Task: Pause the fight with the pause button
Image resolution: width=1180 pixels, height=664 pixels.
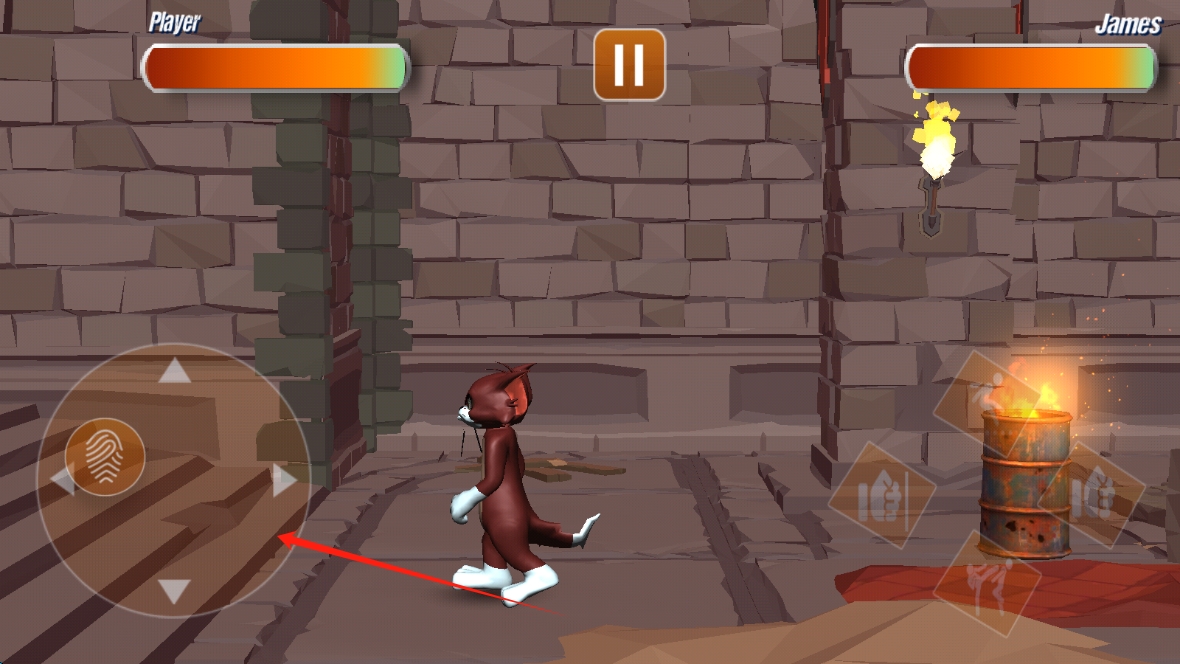Action: pyautogui.click(x=629, y=65)
